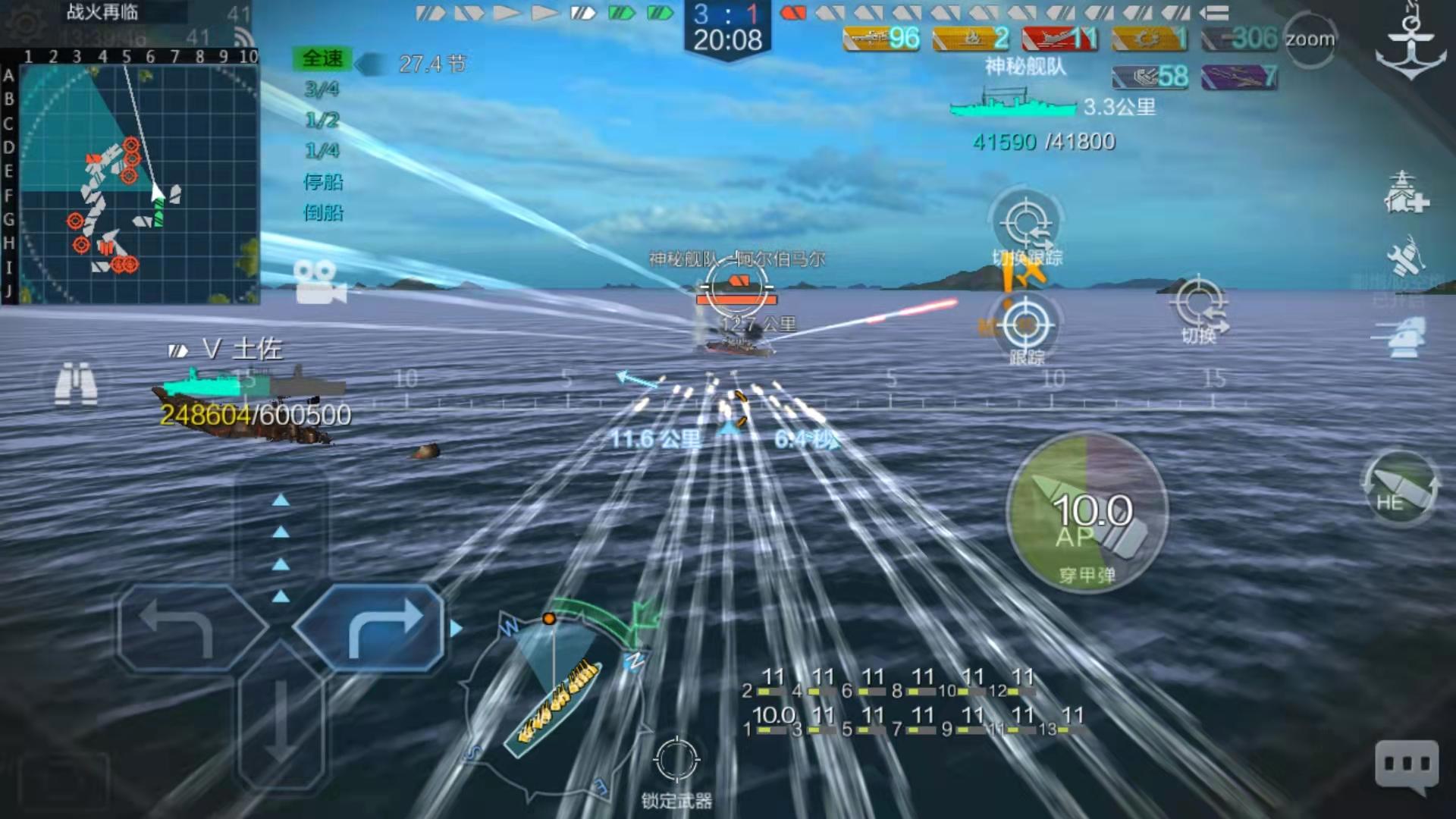The height and width of the screenshot is (819, 1456).
Task: Click the 切换跟踪 tracking reticle icon
Action: tap(1028, 224)
